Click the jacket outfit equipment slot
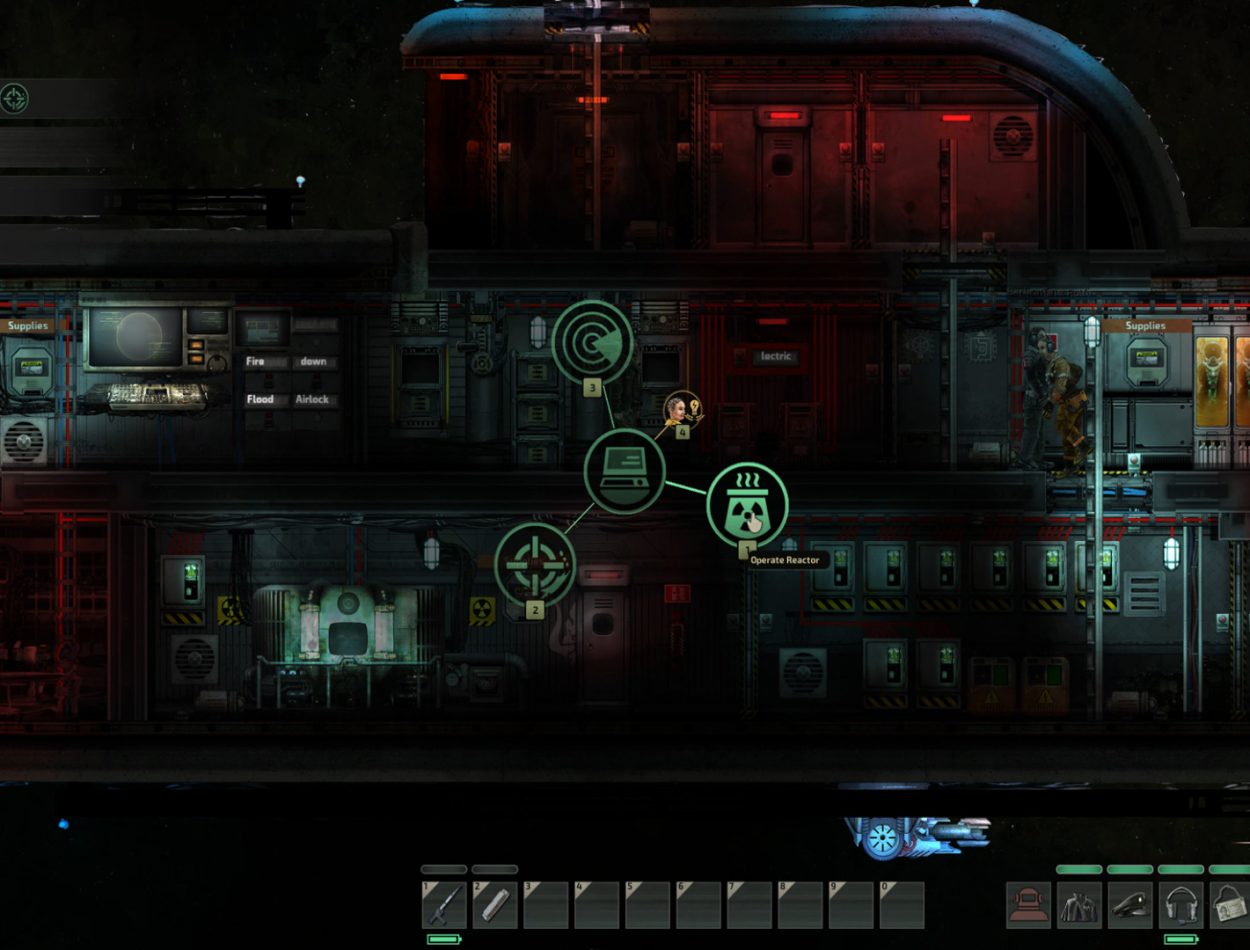 pos(1080,905)
